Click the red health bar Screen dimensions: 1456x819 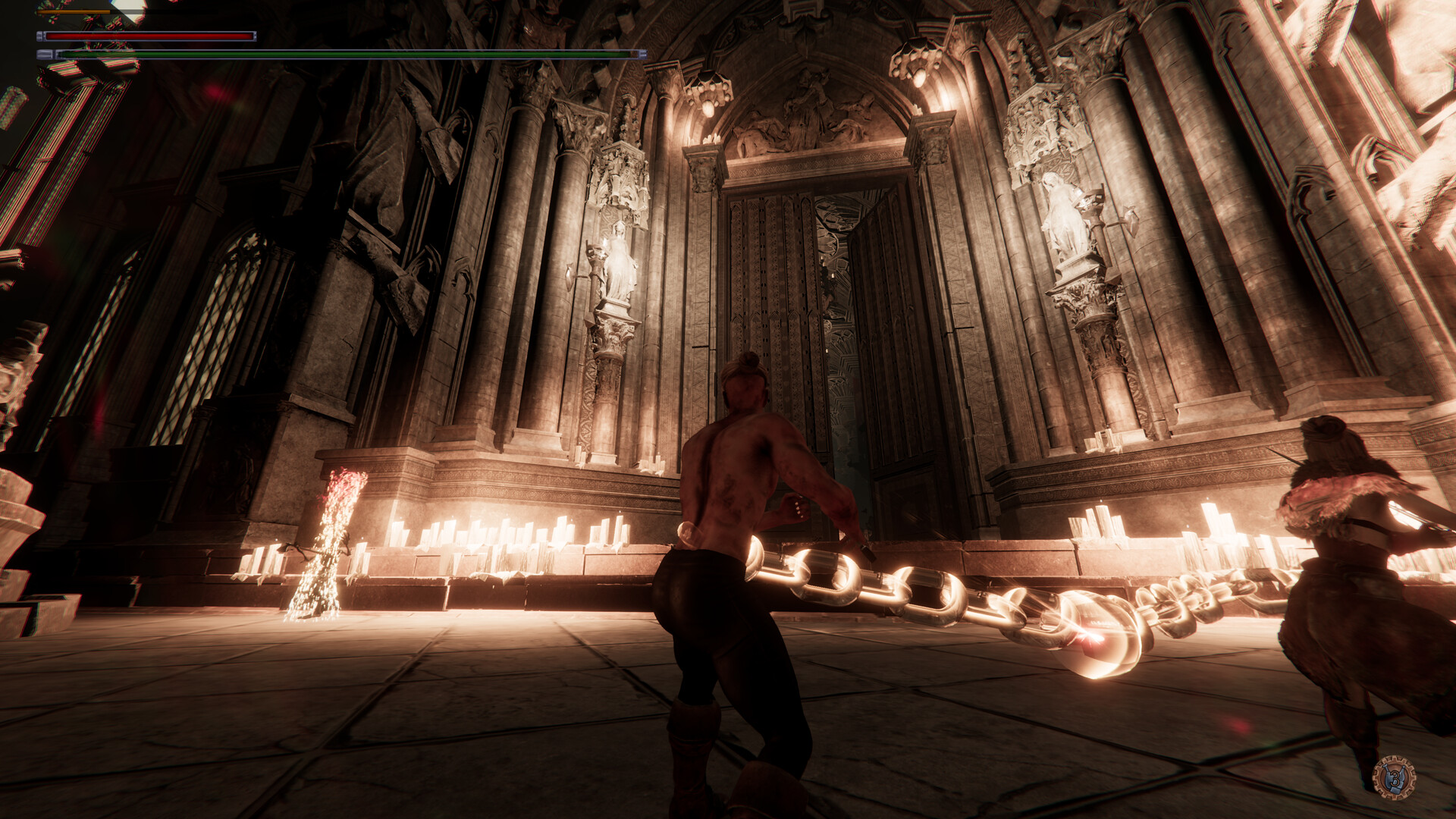coord(152,36)
